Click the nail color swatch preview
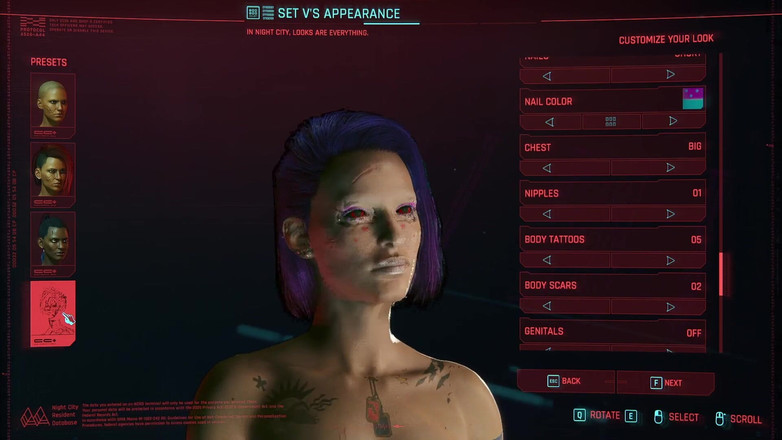This screenshot has width=782, height=440. [x=692, y=98]
